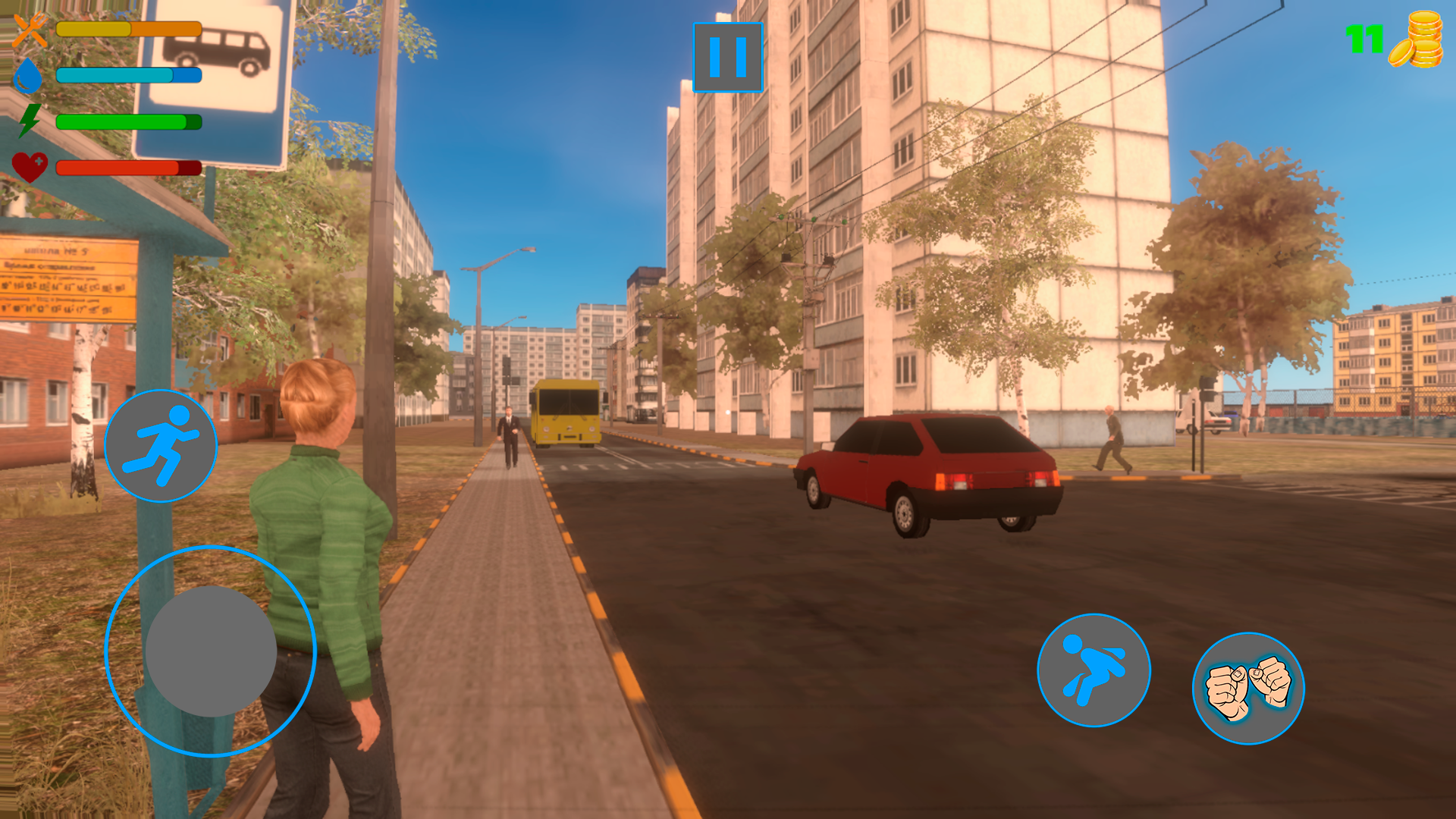Tap the blue water drop thirst icon
The width and height of the screenshot is (1456, 819).
pos(28,76)
